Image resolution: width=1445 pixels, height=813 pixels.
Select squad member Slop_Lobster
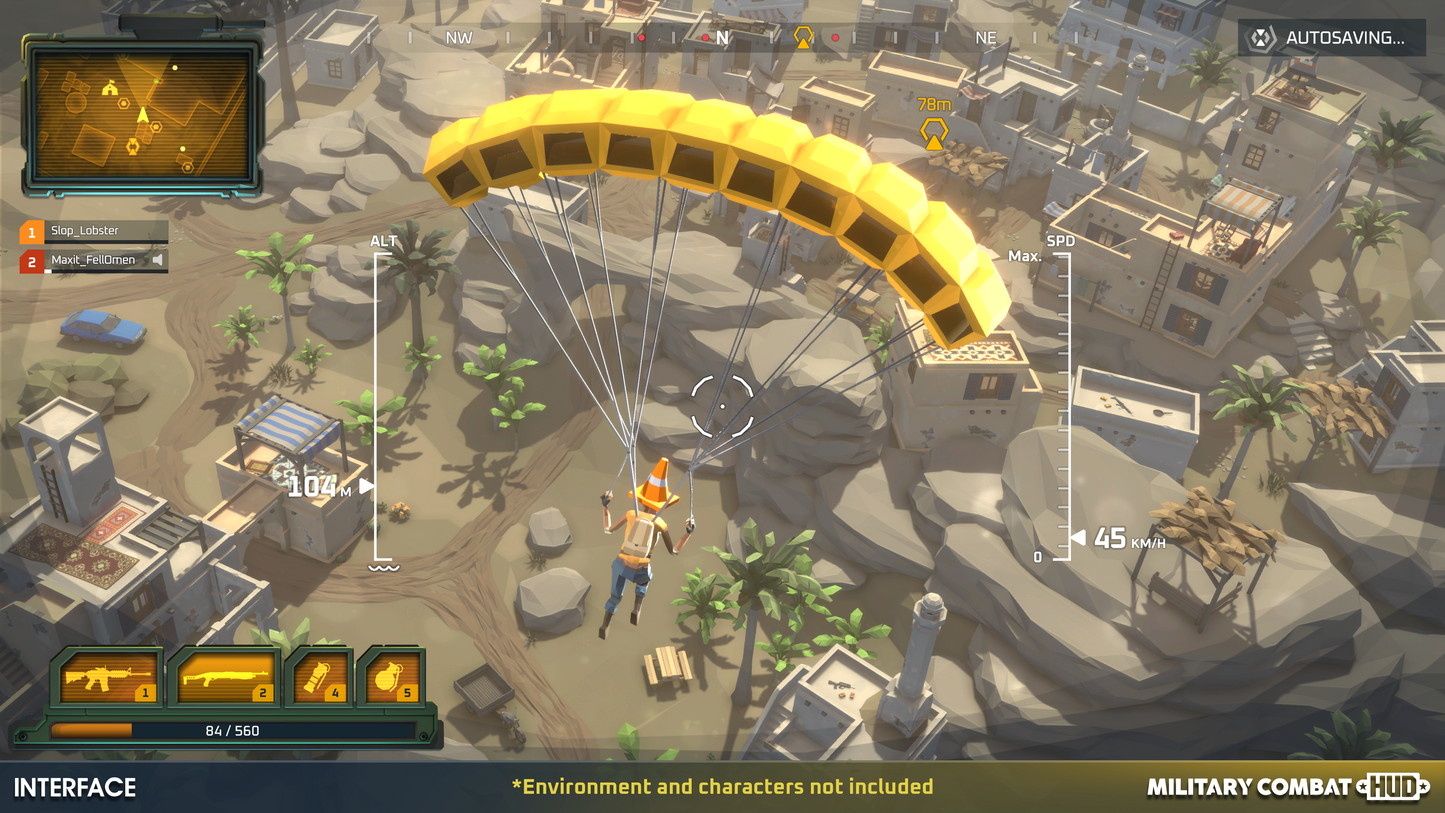click(x=94, y=232)
